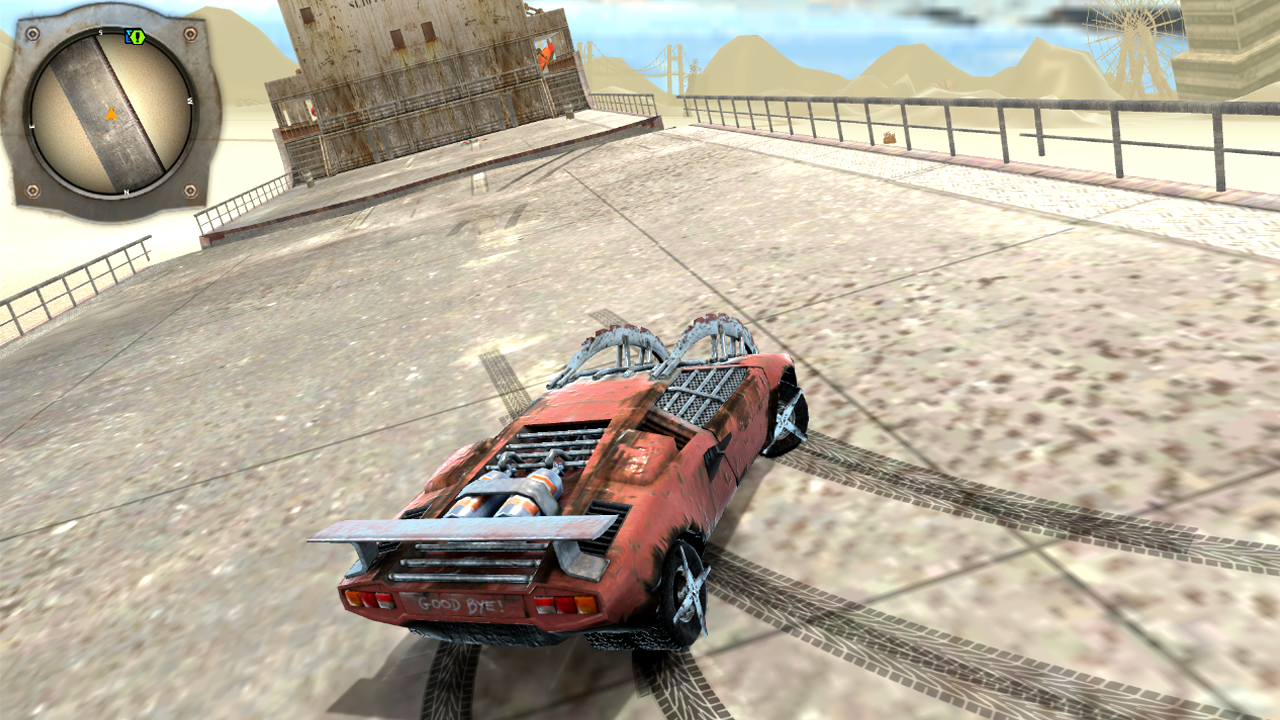Click the bottom-right screw on the minimap frame

point(189,190)
